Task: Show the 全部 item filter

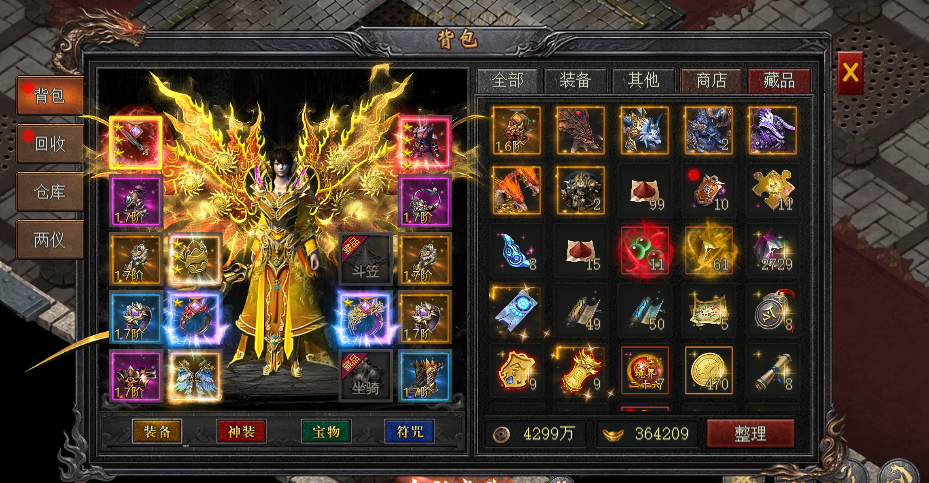Action: click(508, 81)
